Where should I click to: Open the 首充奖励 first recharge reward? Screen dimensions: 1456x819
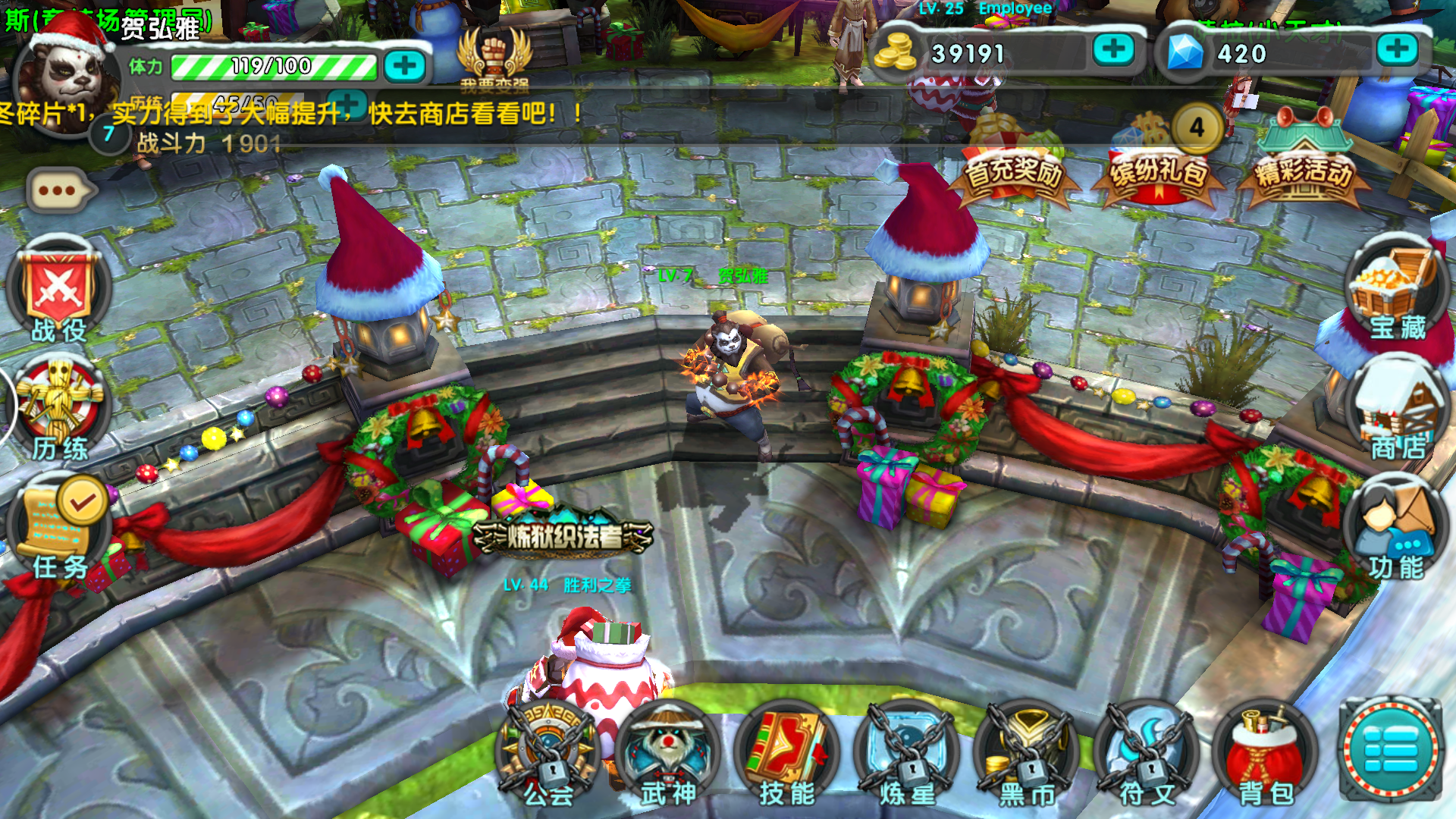click(1013, 163)
